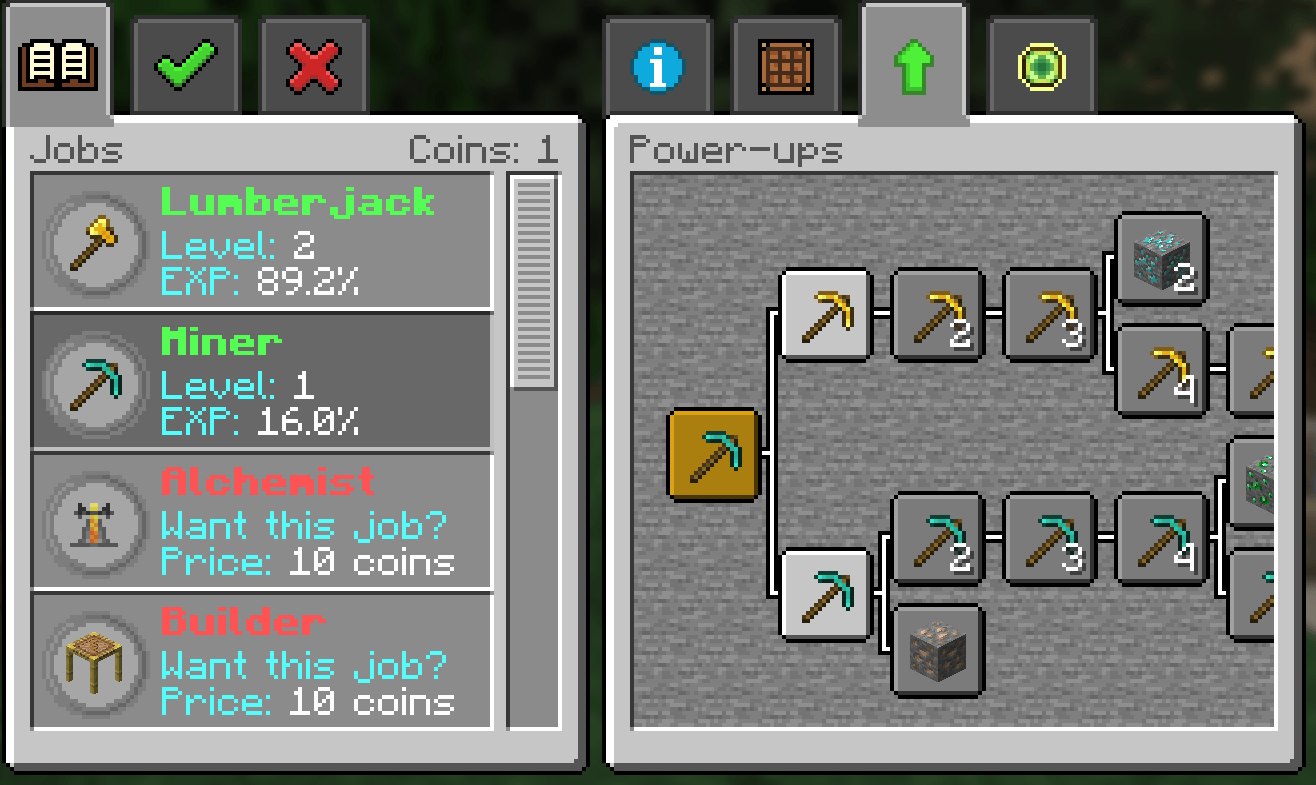Select the Miner job entry

[x=262, y=381]
